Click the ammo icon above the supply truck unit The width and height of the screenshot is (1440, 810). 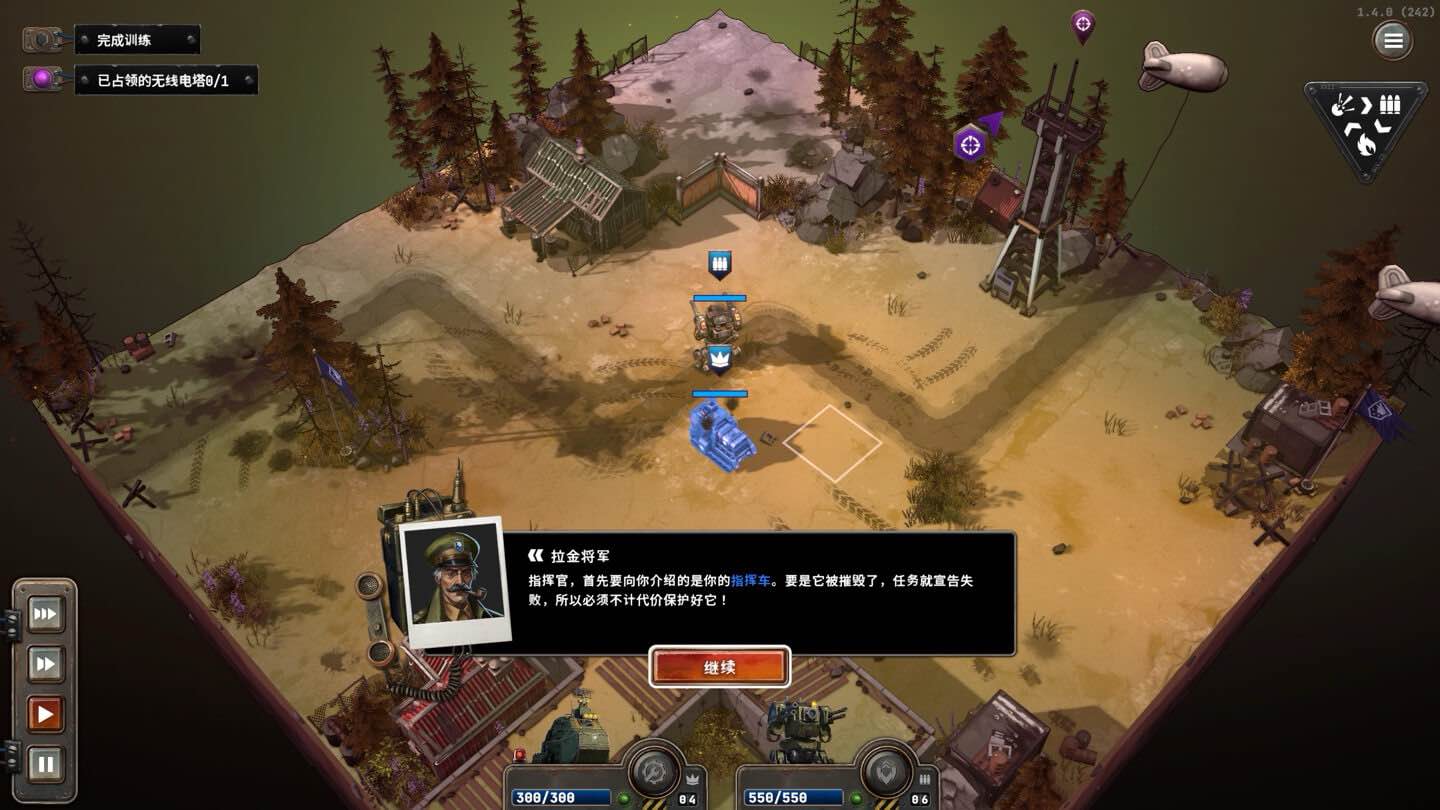tap(720, 262)
